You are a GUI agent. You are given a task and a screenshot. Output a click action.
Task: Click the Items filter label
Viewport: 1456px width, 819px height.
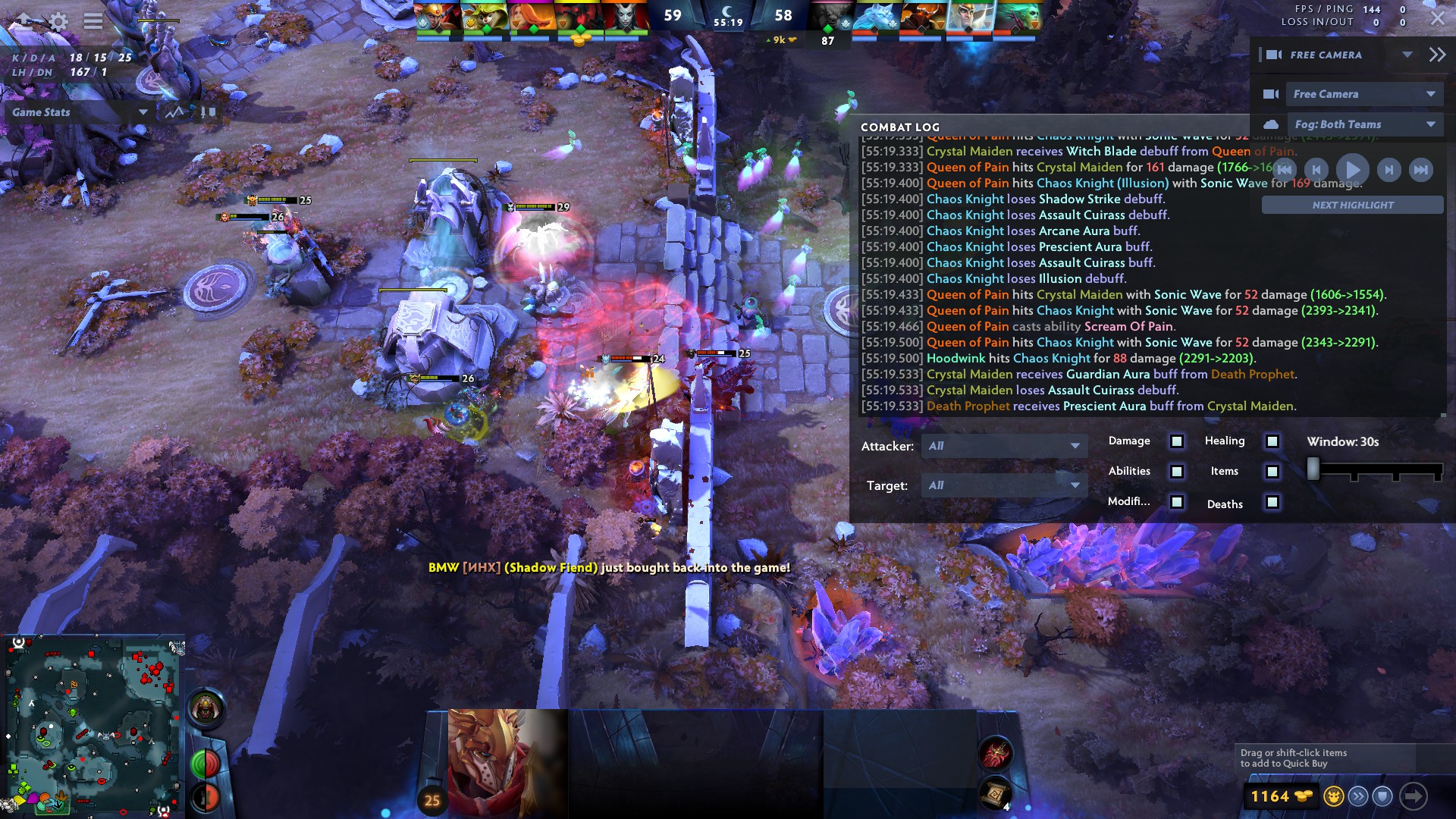pyautogui.click(x=1225, y=471)
